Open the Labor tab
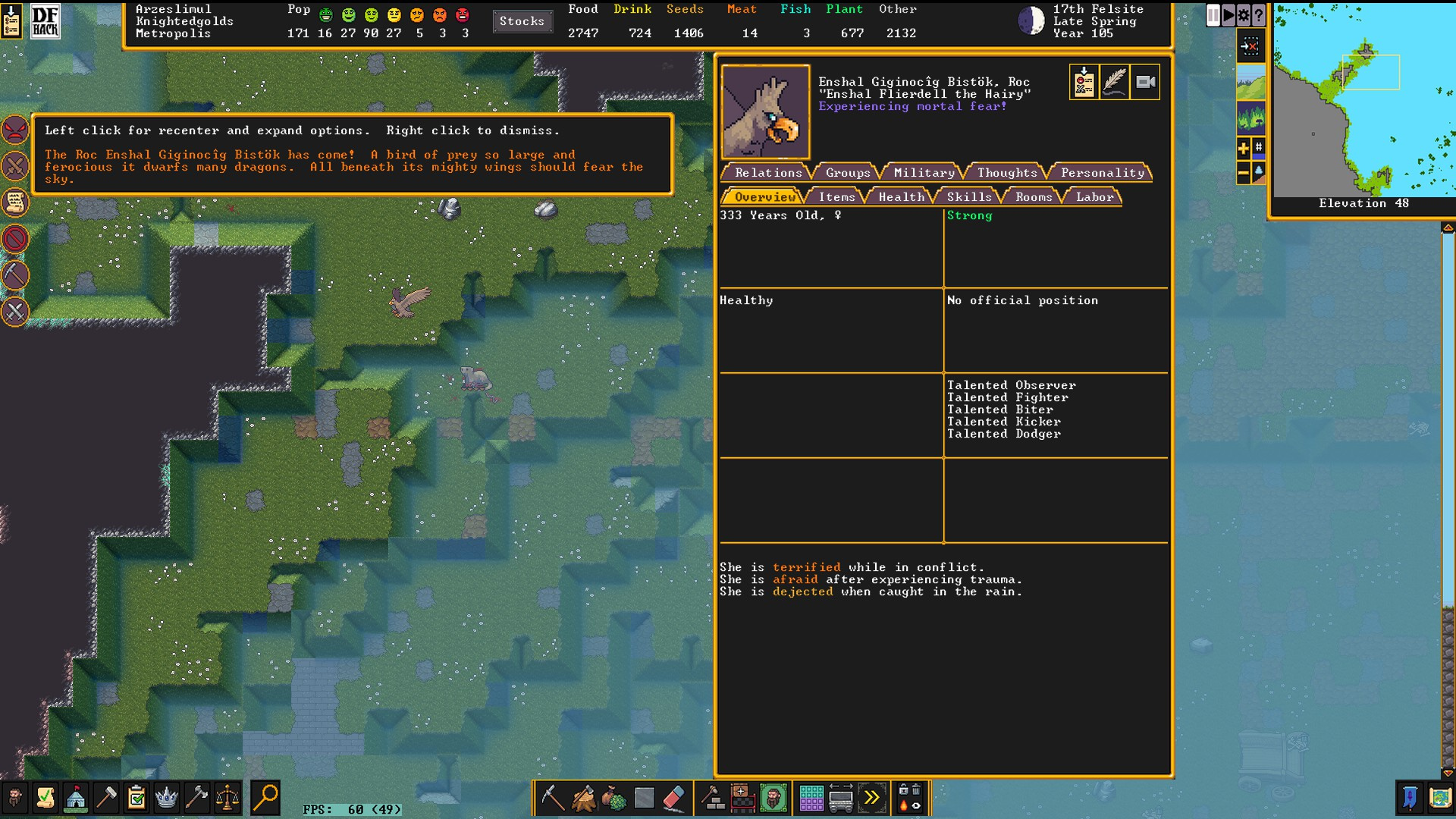The image size is (1456, 819). click(x=1094, y=197)
